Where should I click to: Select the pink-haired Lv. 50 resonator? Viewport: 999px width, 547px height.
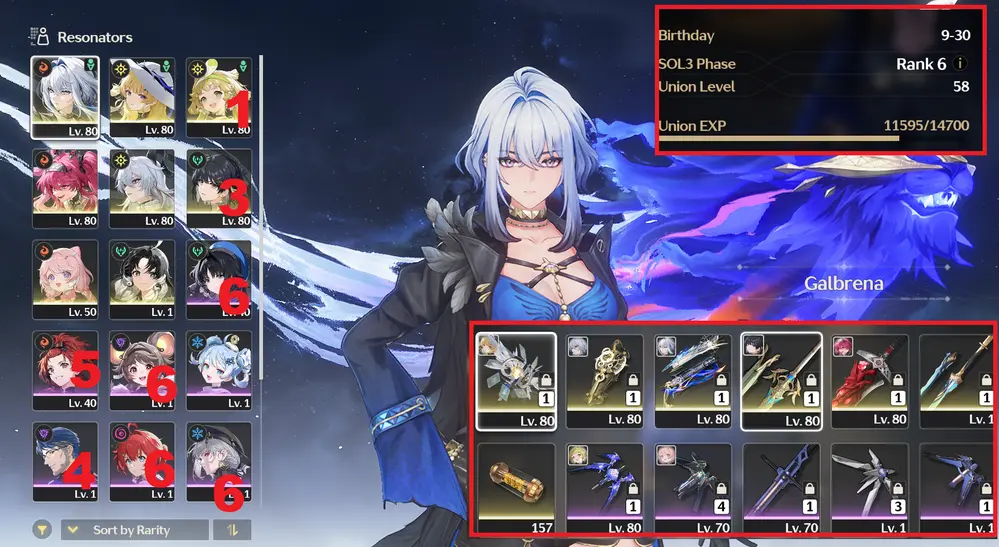(x=65, y=279)
